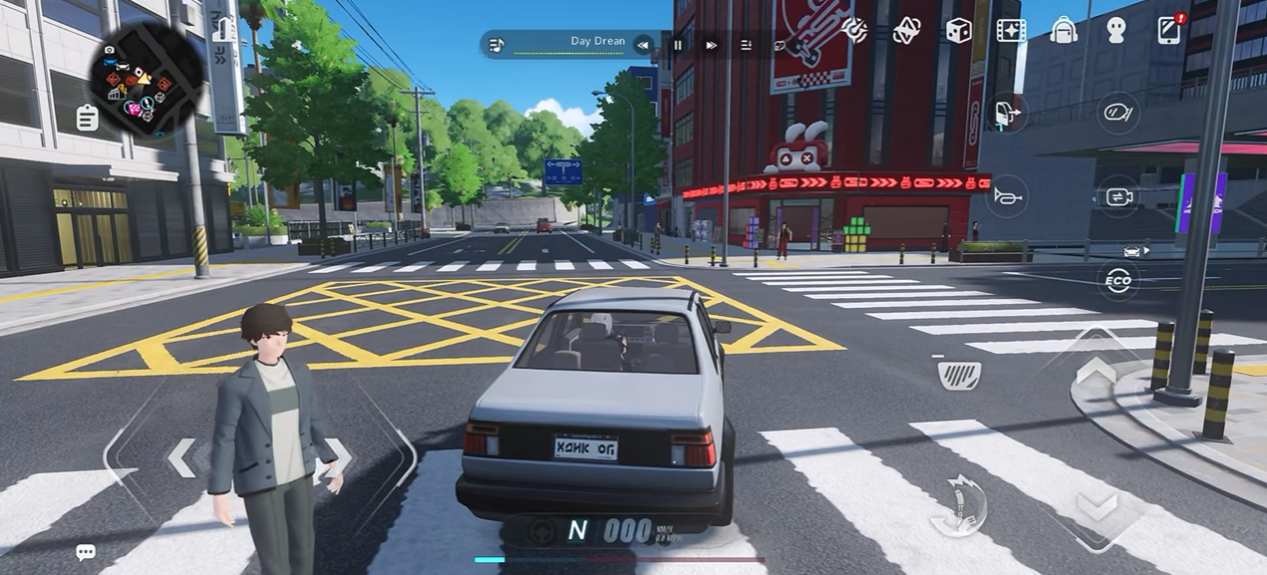This screenshot has width=1267, height=575.
Task: Skip to the next radio track
Action: (711, 44)
